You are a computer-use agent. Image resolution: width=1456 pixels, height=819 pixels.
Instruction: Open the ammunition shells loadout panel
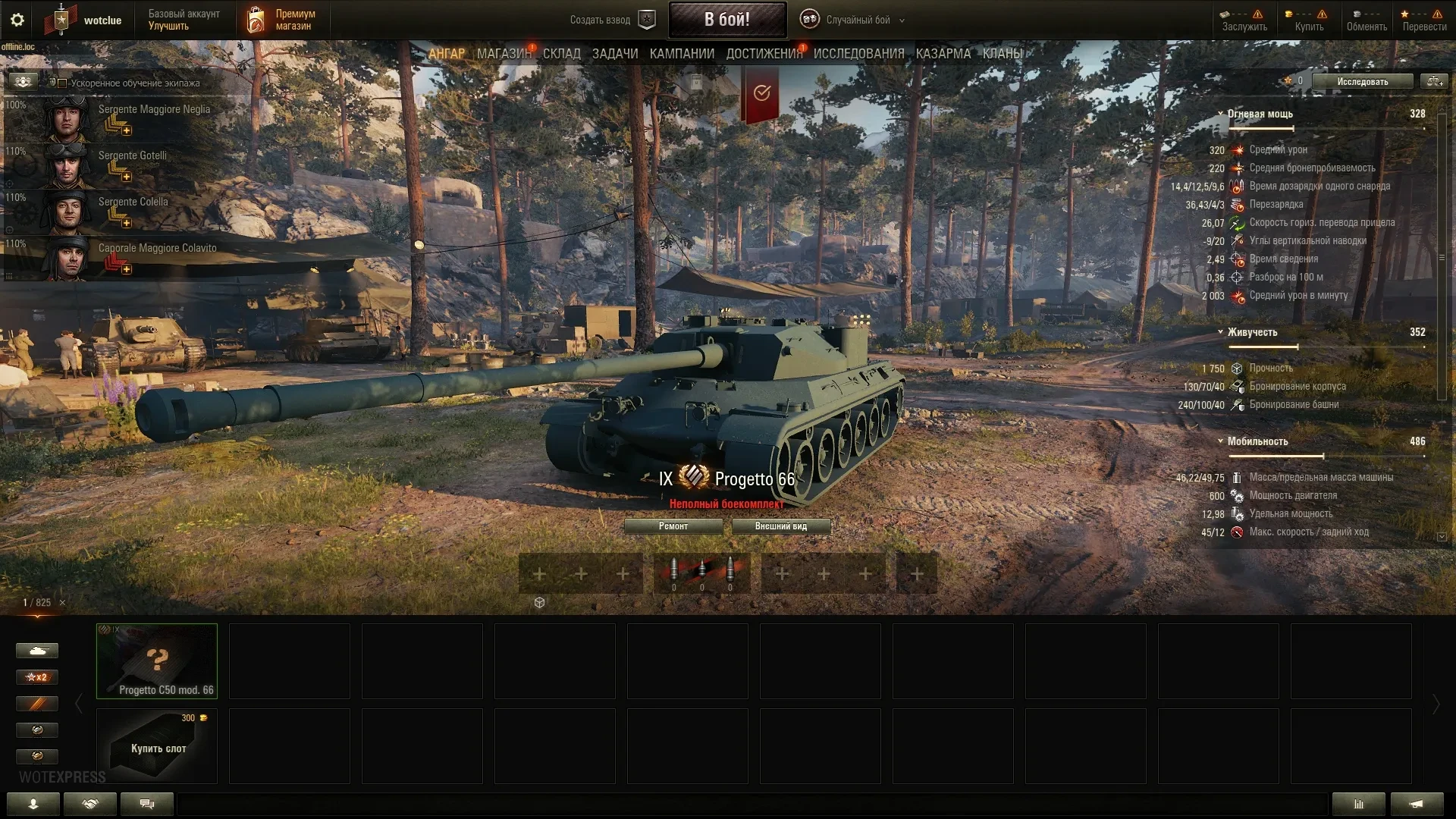click(x=701, y=573)
